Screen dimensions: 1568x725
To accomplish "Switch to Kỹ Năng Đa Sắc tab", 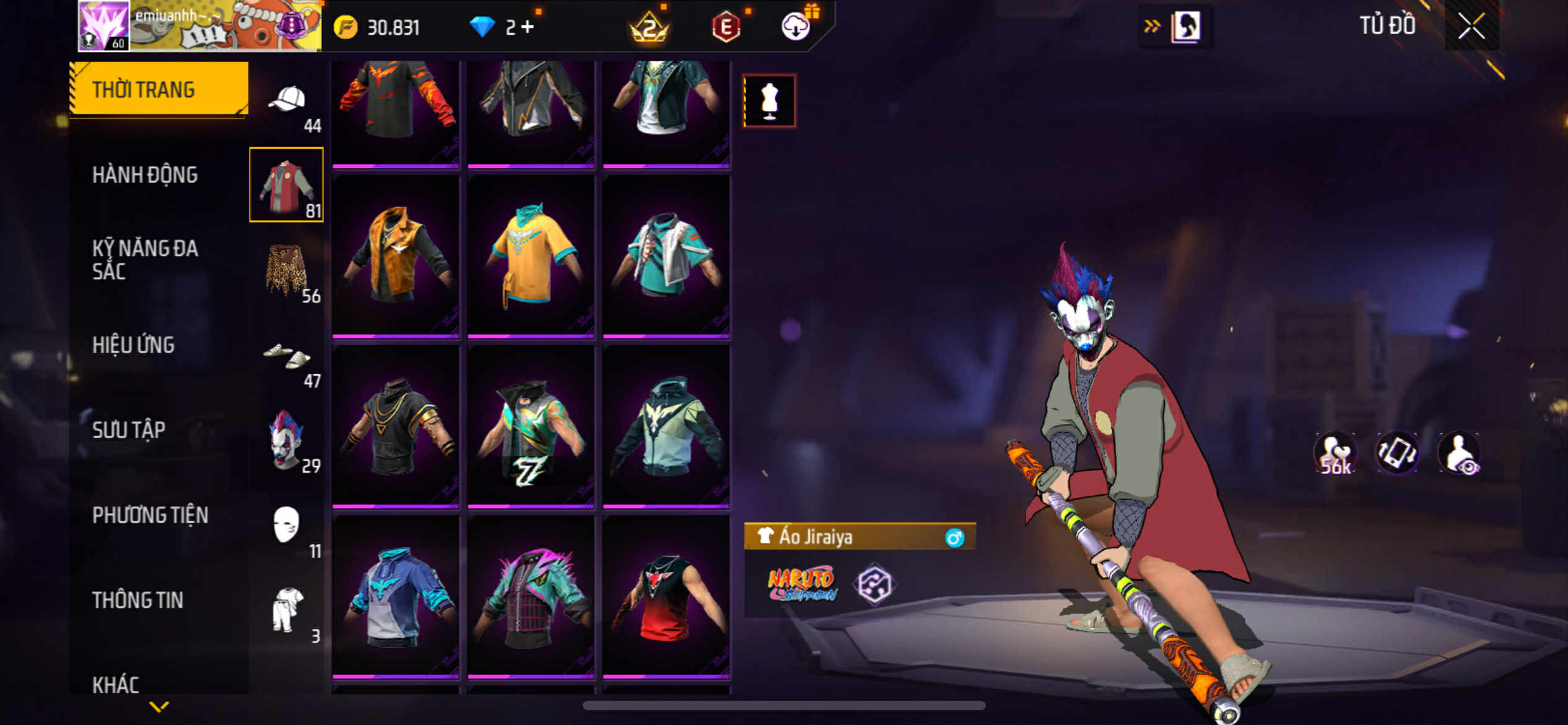I will (145, 260).
